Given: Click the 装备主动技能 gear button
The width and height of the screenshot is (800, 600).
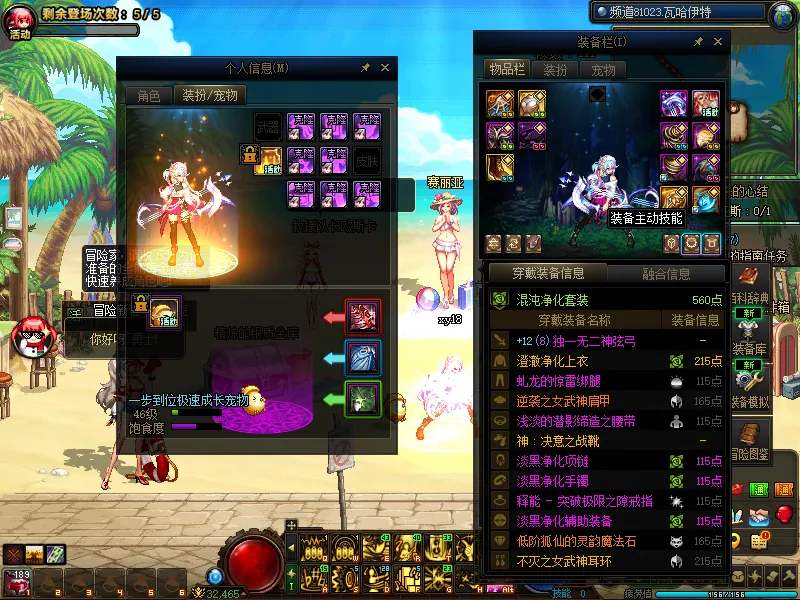Looking at the screenshot, I should (690, 243).
